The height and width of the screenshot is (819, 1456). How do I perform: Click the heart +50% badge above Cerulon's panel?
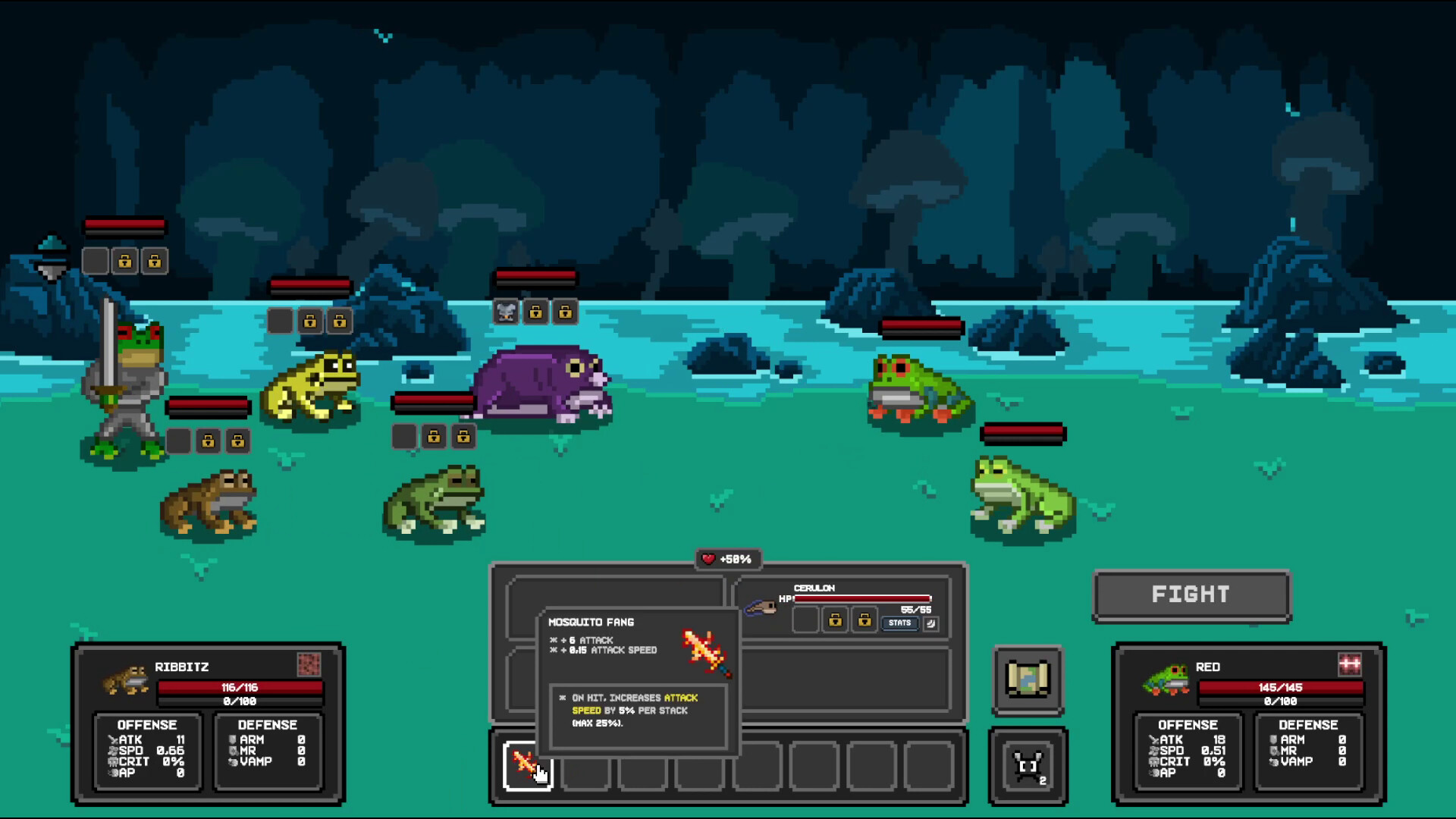coord(727,560)
